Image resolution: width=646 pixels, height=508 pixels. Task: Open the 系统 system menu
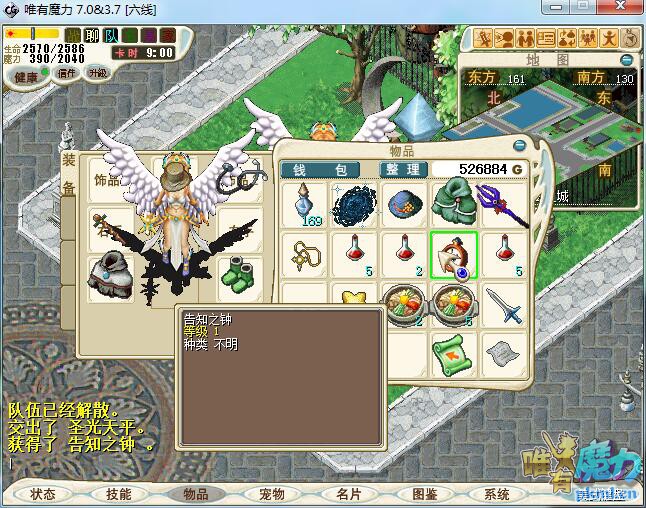497,494
